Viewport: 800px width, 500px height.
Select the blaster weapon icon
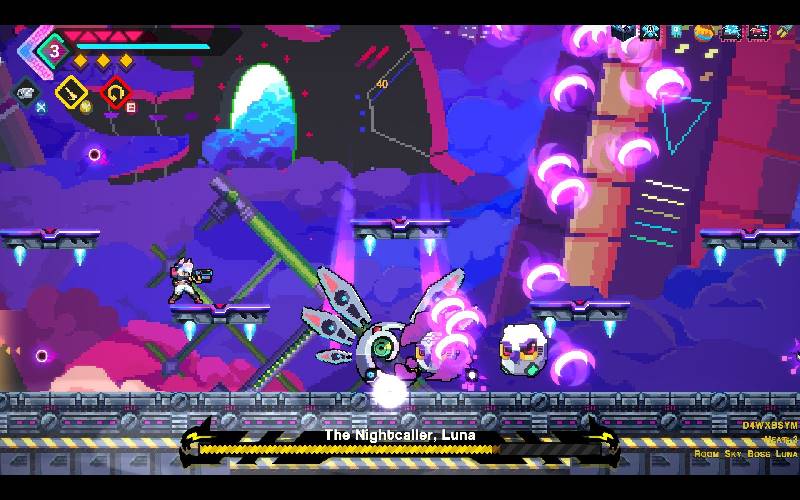(x=27, y=91)
